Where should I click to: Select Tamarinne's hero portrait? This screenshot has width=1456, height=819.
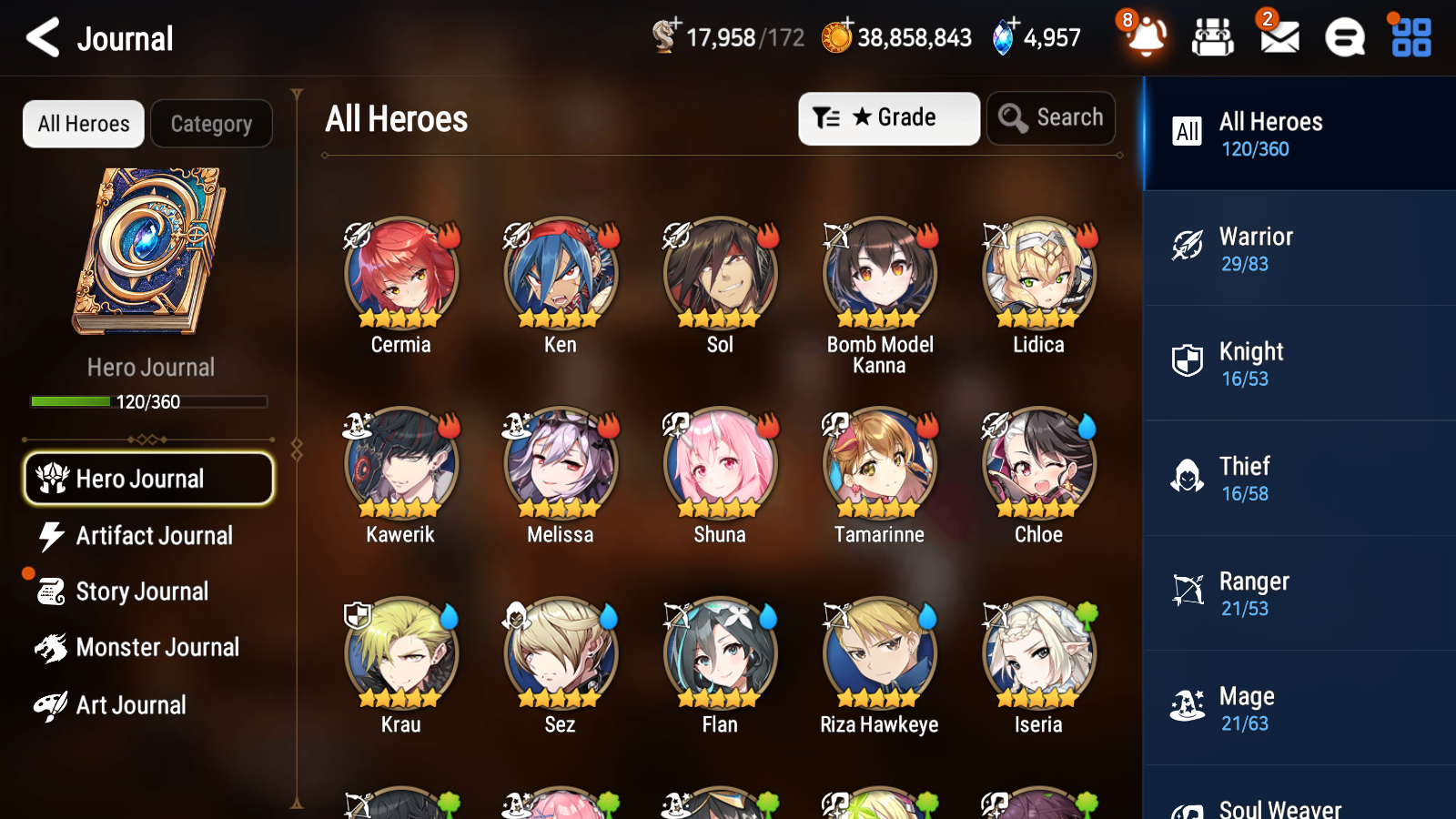(878, 462)
